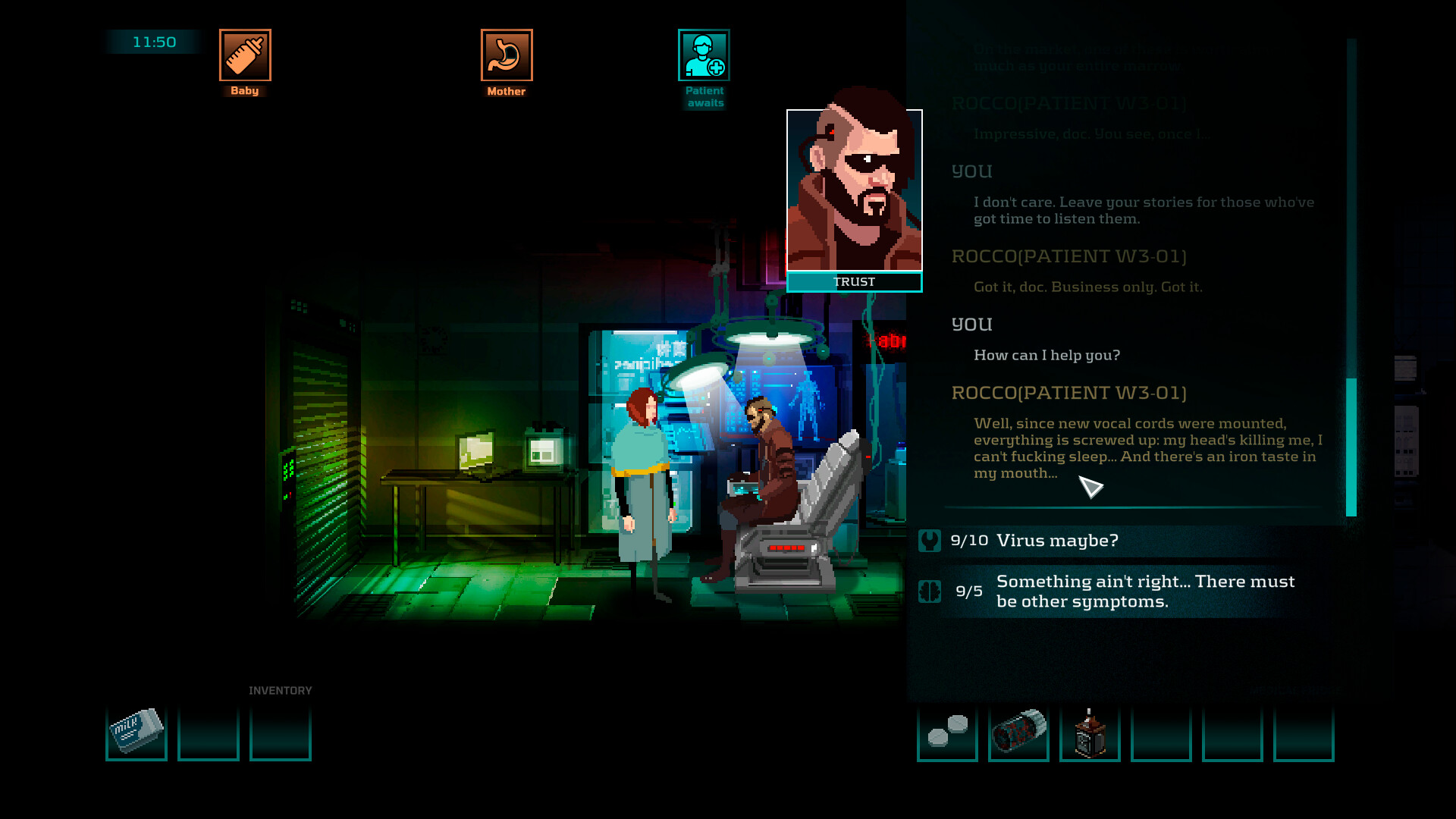Viewport: 1456px width, 819px height.
Task: Select the milk carton in the inventory
Action: [136, 730]
